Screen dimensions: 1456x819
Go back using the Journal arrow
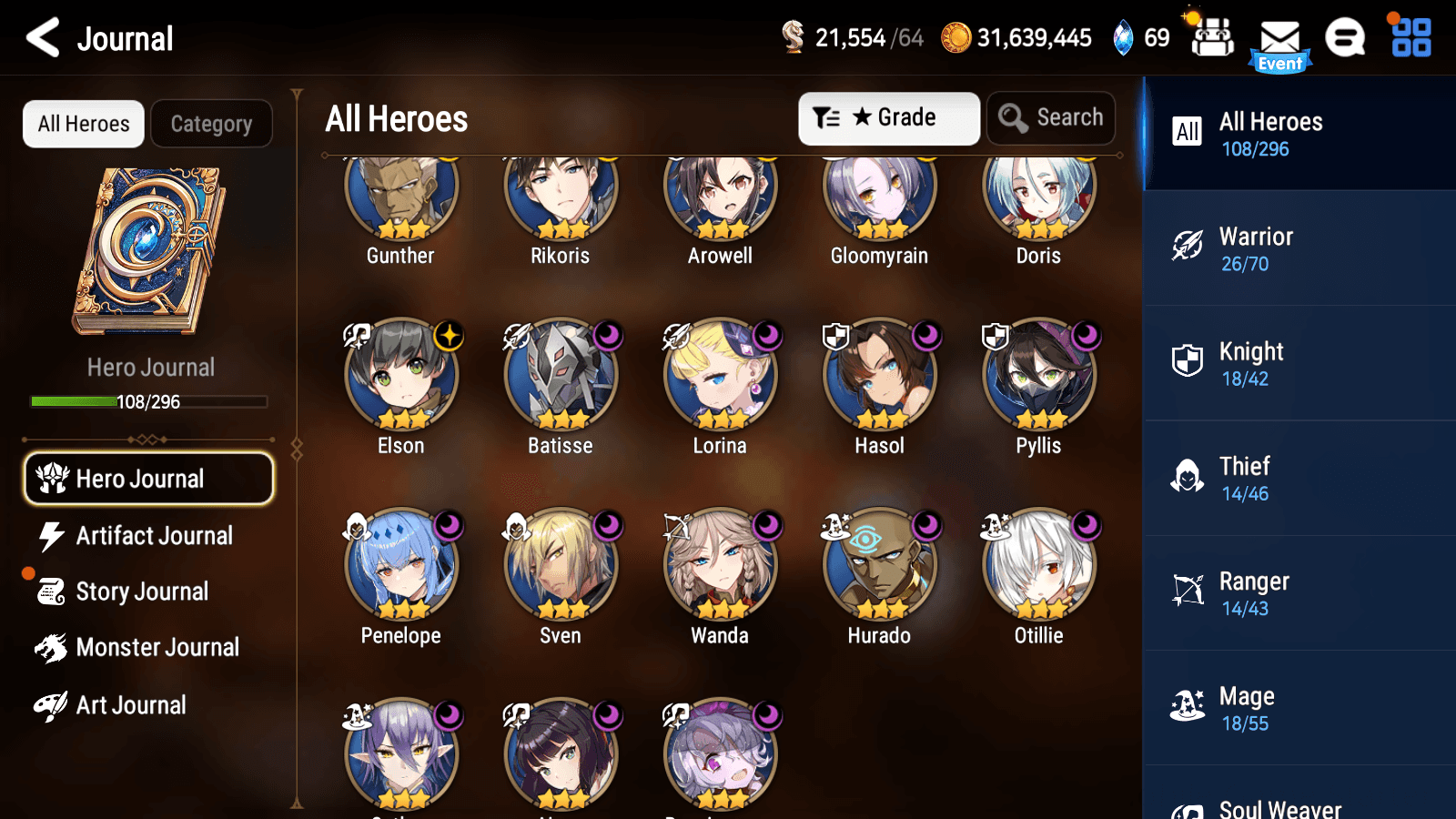pyautogui.click(x=41, y=38)
